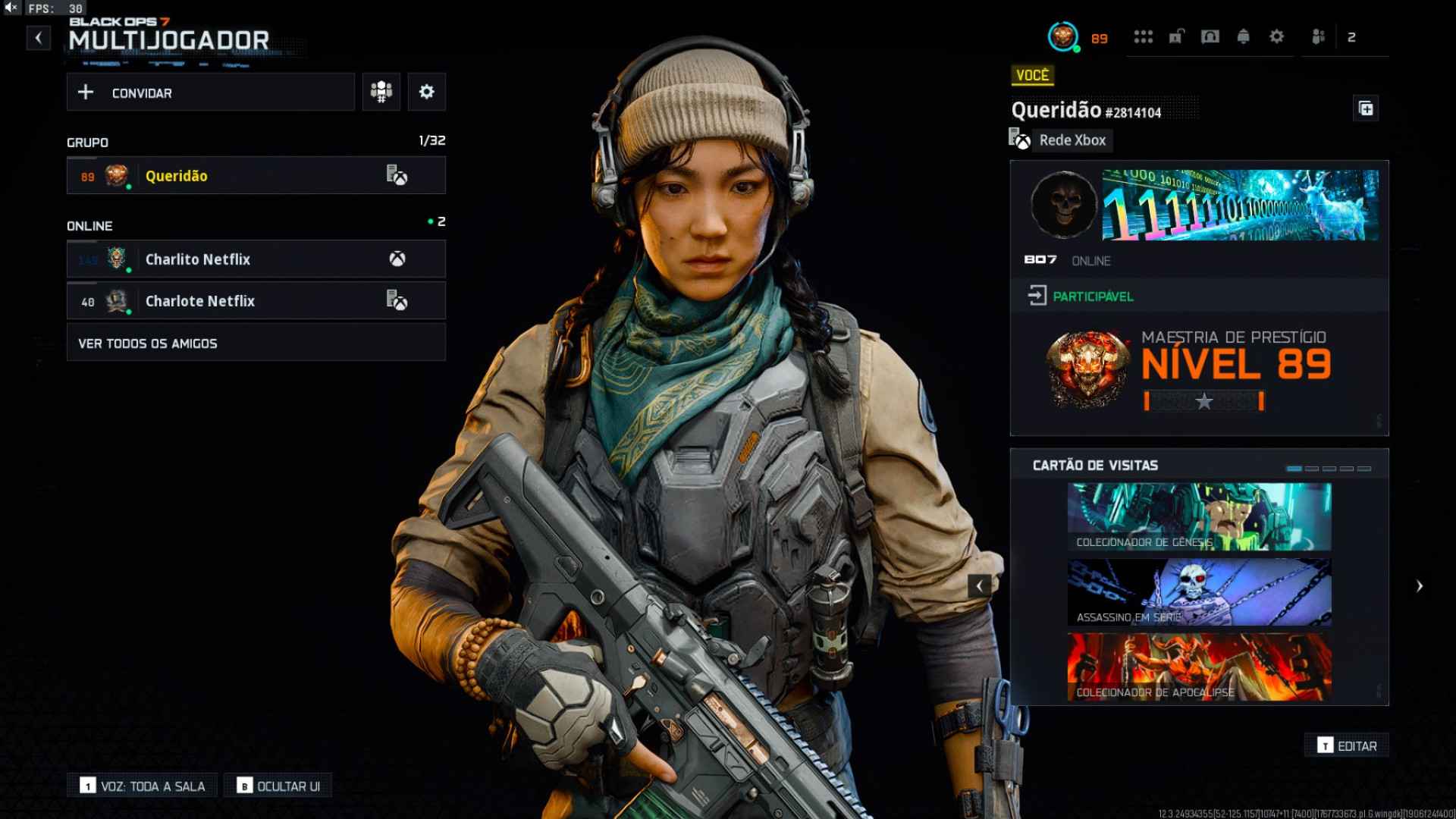1456x819 pixels.
Task: Click the back chevron next to MULTIJOGADOR
Action: point(37,38)
